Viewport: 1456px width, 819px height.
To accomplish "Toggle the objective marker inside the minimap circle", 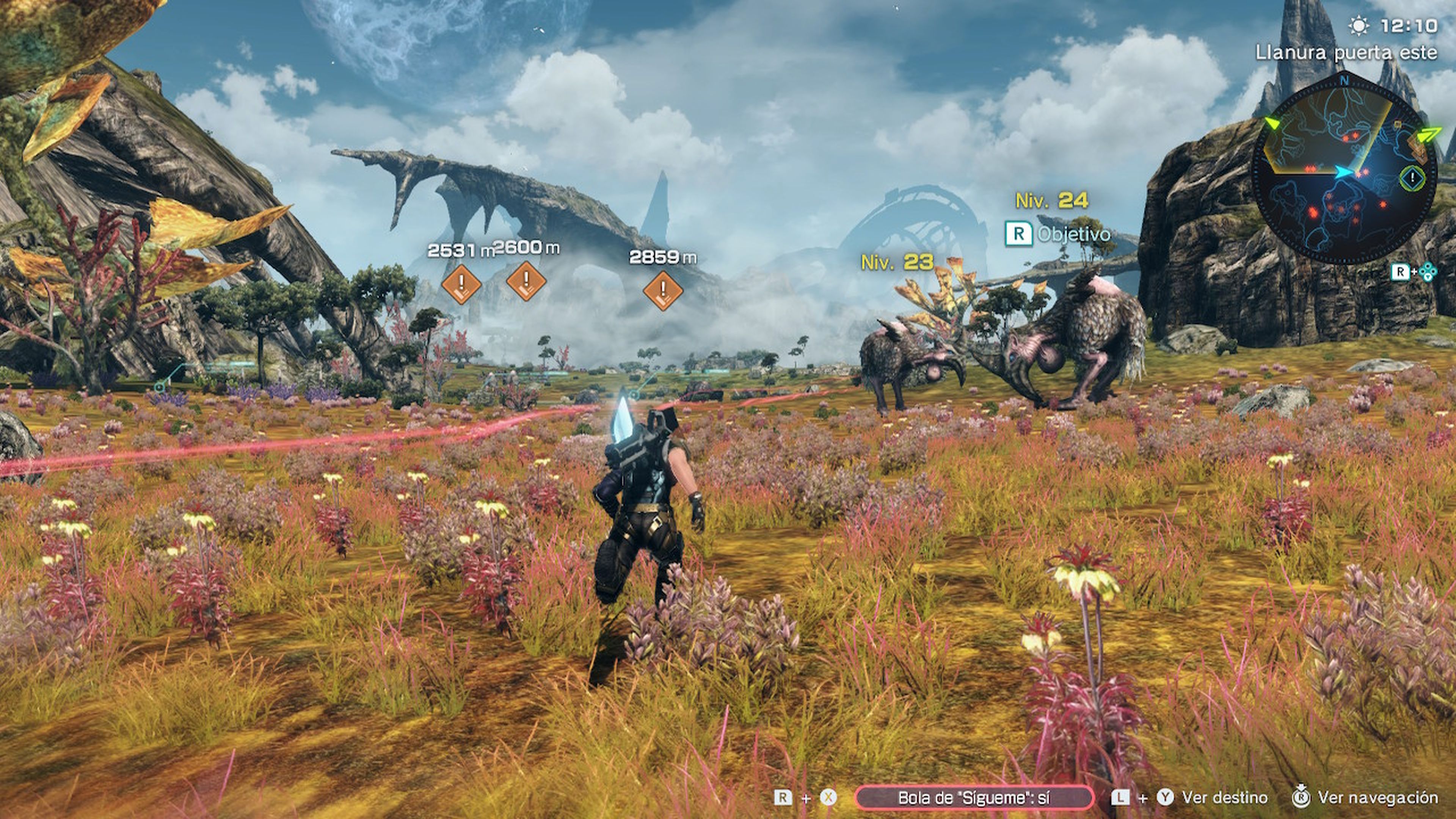I will tap(1412, 179).
